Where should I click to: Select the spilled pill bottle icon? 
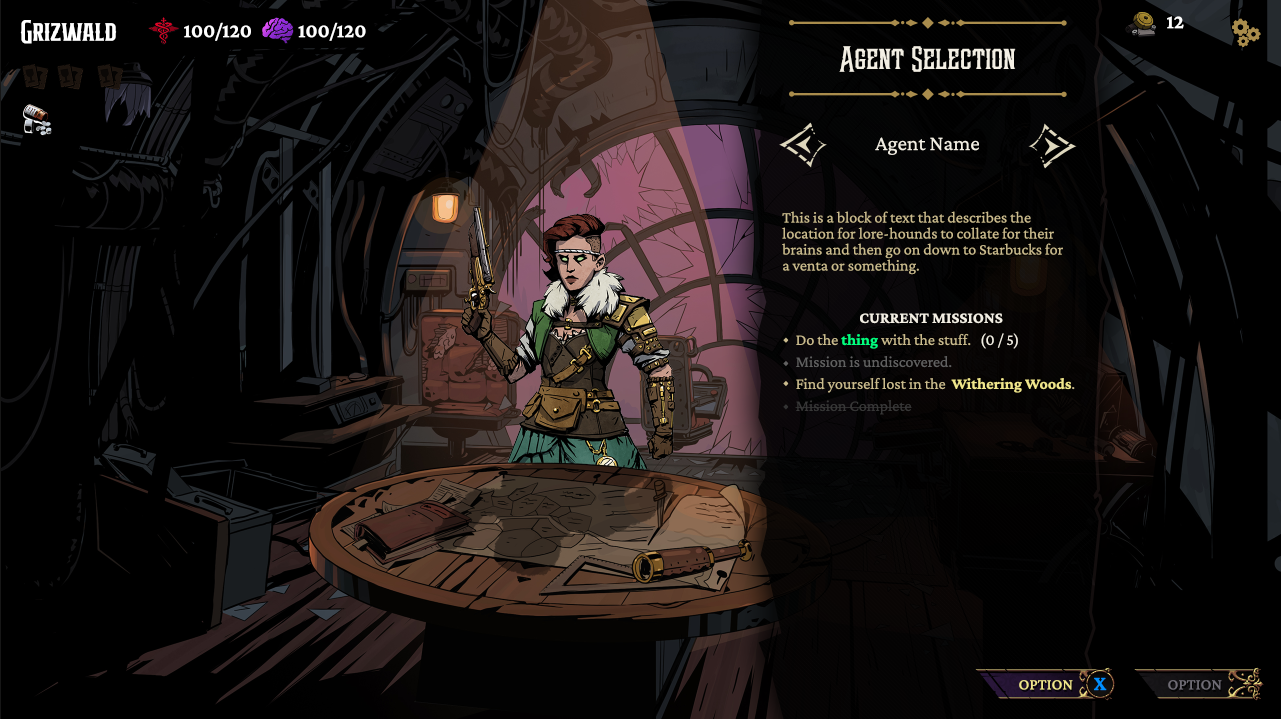click(37, 120)
